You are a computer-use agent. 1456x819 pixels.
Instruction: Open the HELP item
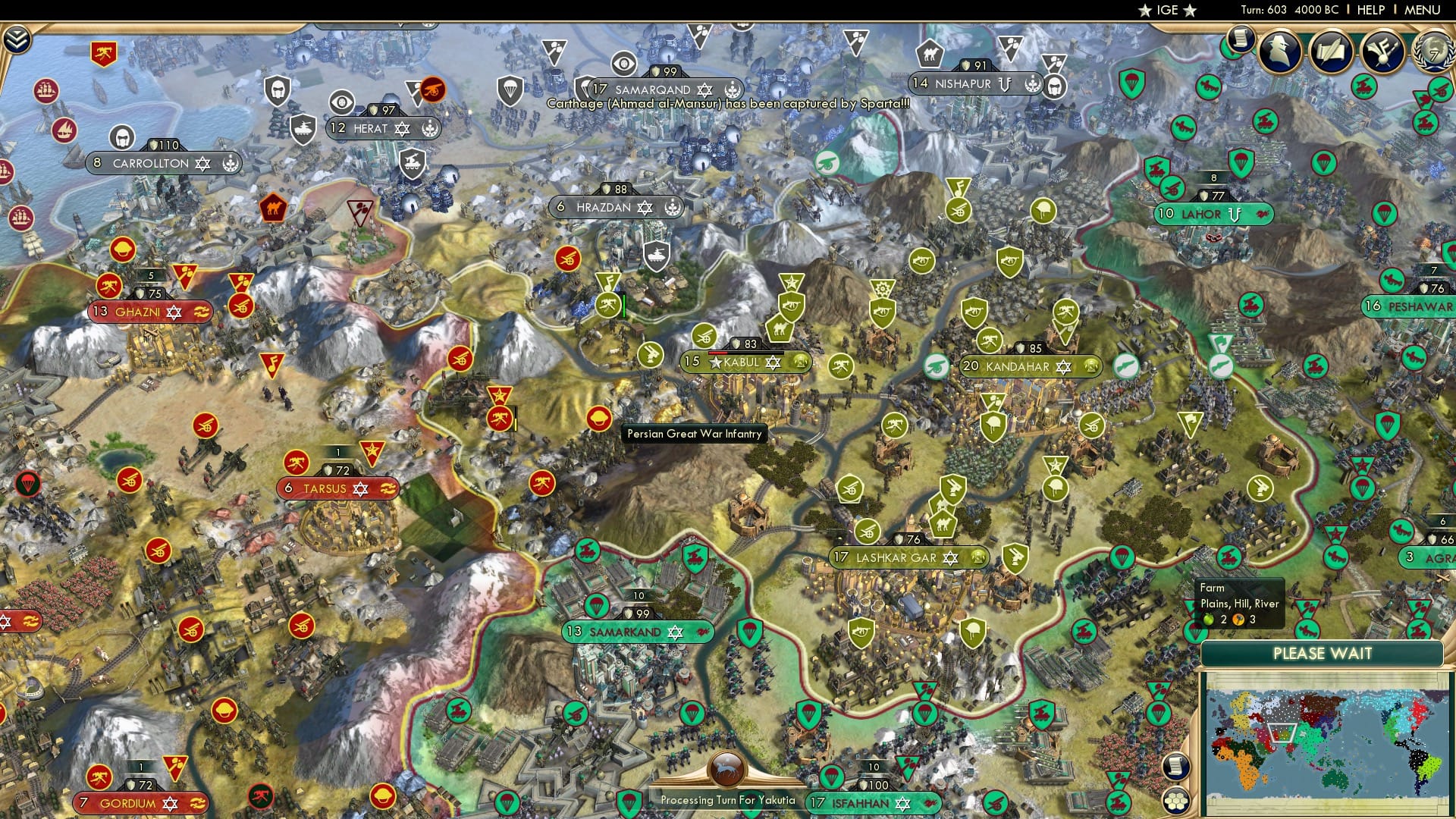[1370, 11]
